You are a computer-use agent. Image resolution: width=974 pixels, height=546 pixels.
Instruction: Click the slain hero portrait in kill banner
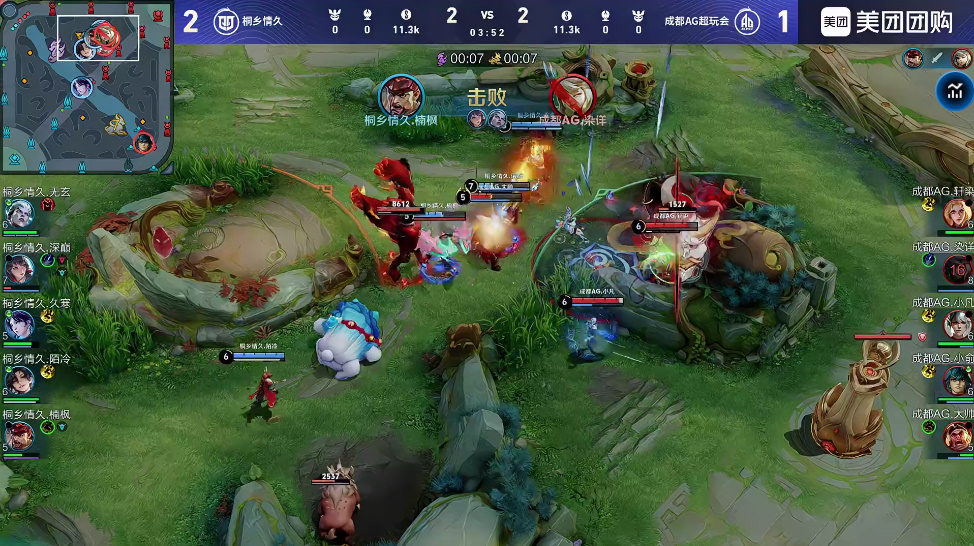(x=573, y=96)
